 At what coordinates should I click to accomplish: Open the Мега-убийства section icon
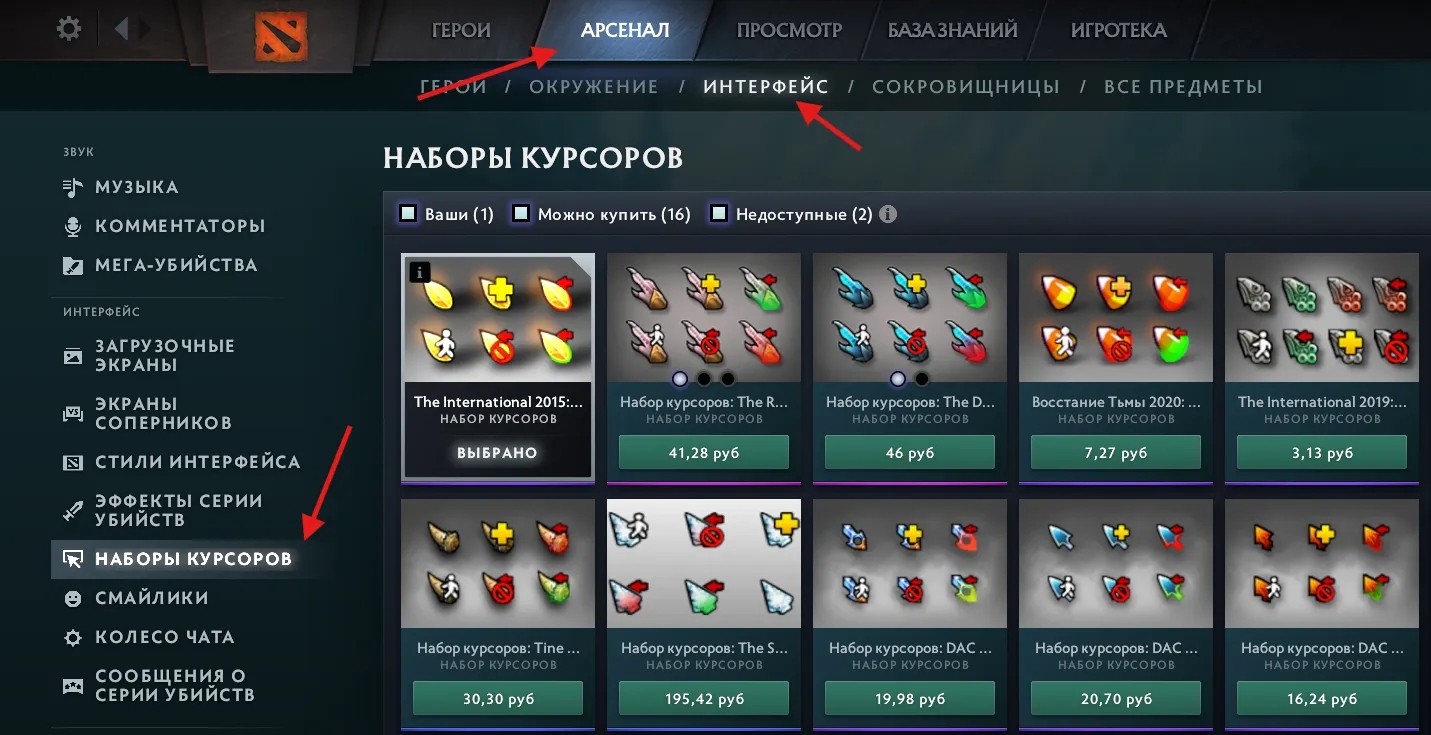pos(73,265)
